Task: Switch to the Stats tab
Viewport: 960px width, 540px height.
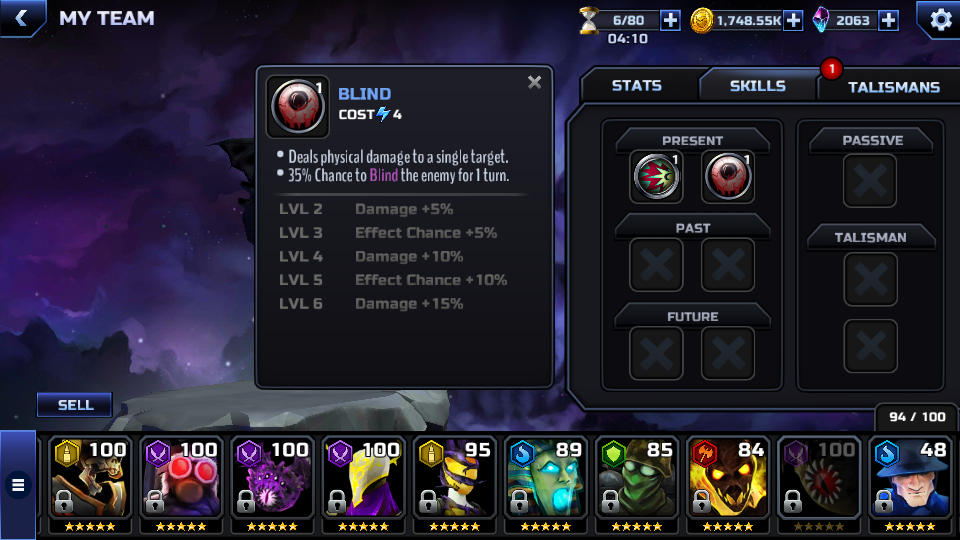Action: pos(637,86)
